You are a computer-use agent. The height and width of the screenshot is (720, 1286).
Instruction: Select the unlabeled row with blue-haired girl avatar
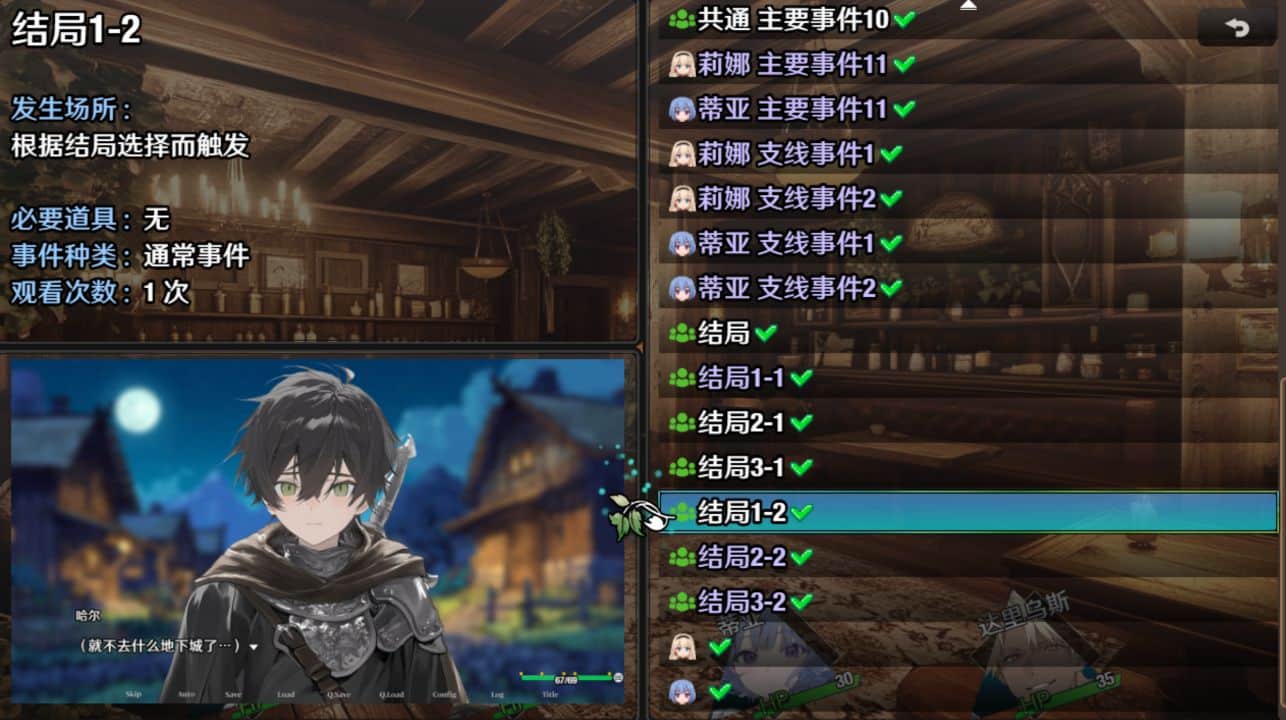(700, 691)
